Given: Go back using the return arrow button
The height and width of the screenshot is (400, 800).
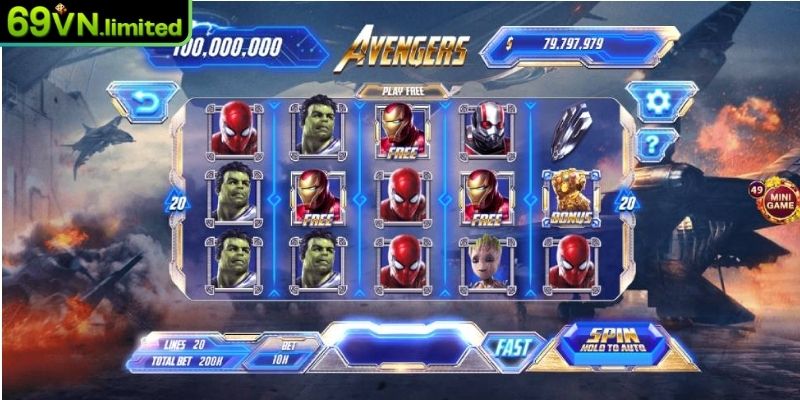Looking at the screenshot, I should pos(146,103).
